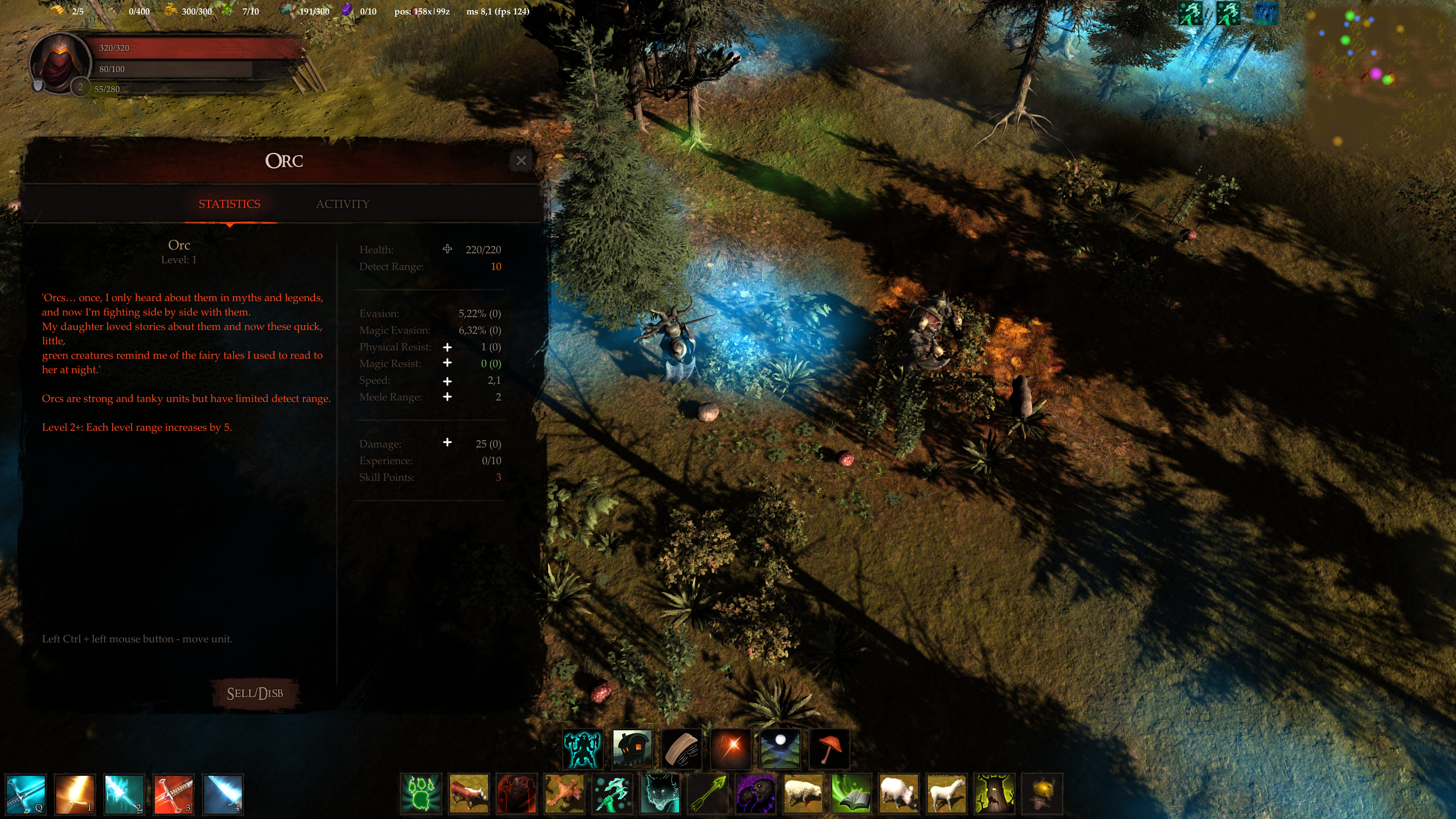The width and height of the screenshot is (1456, 819).
Task: Boost Damage using its plus button
Action: point(447,443)
